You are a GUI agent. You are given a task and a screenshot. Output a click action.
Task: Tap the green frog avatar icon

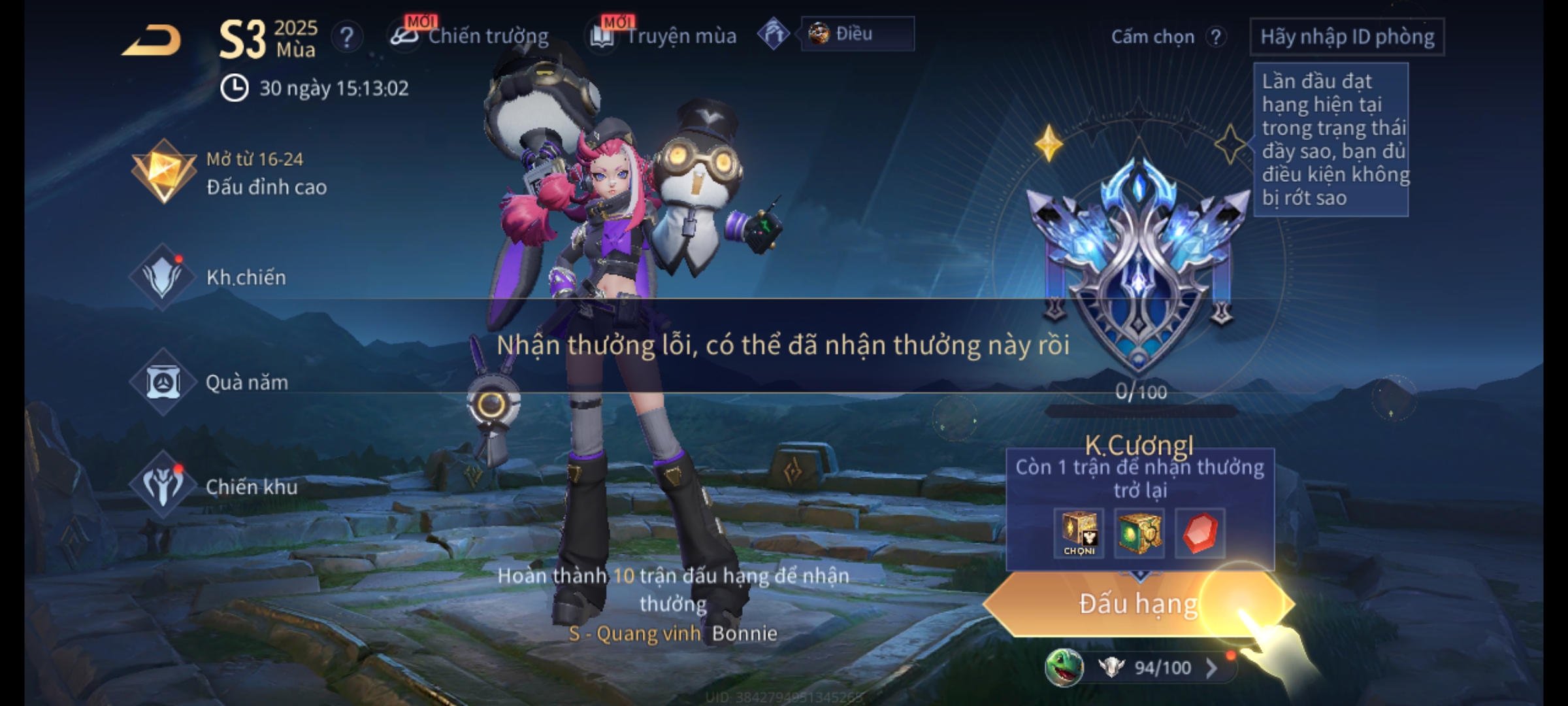[x=1064, y=667]
